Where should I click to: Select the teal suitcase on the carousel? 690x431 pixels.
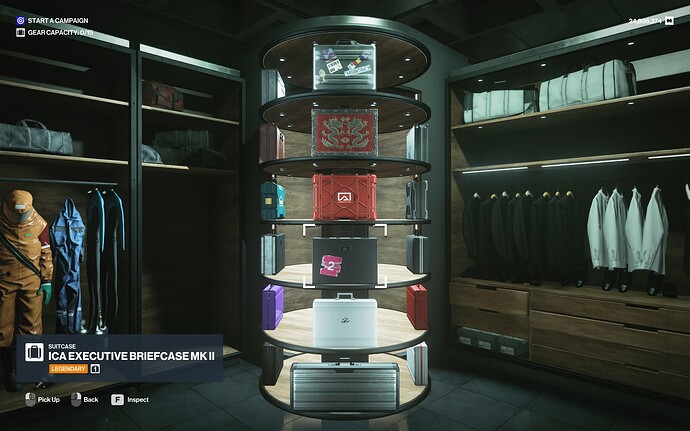pos(272,200)
